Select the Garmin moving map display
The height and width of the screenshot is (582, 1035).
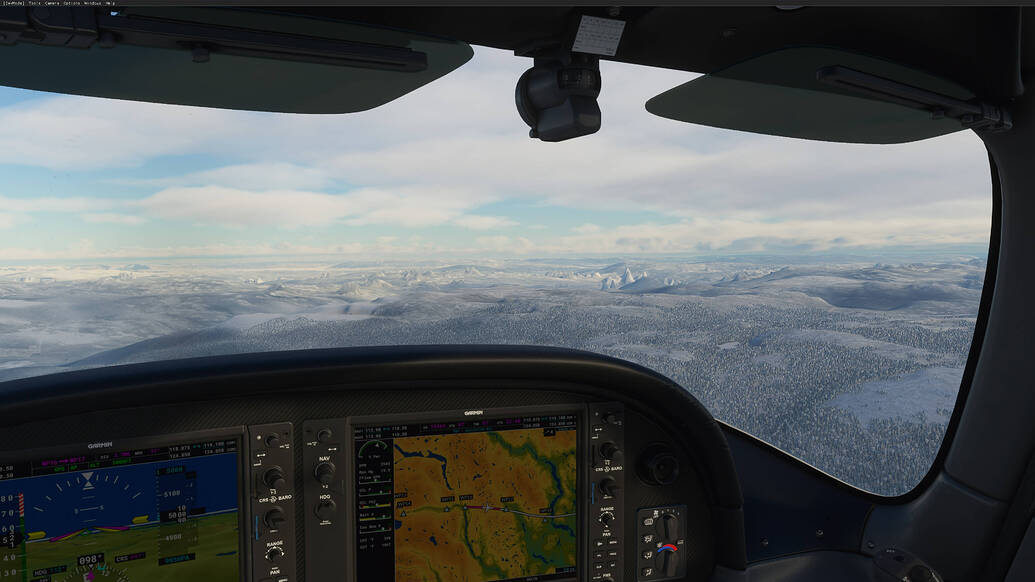[x=484, y=505]
